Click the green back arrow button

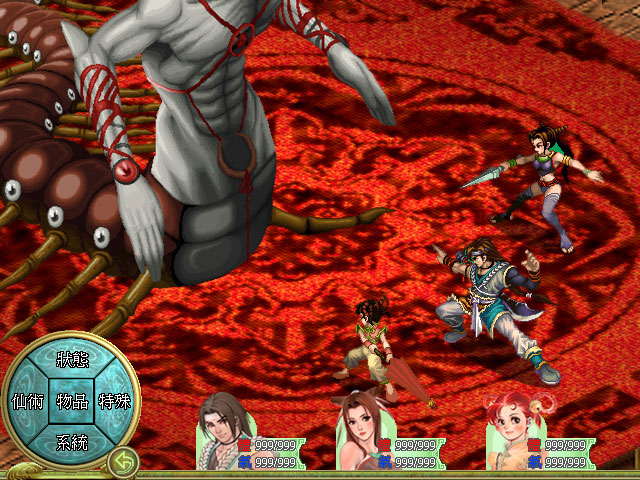(x=123, y=462)
